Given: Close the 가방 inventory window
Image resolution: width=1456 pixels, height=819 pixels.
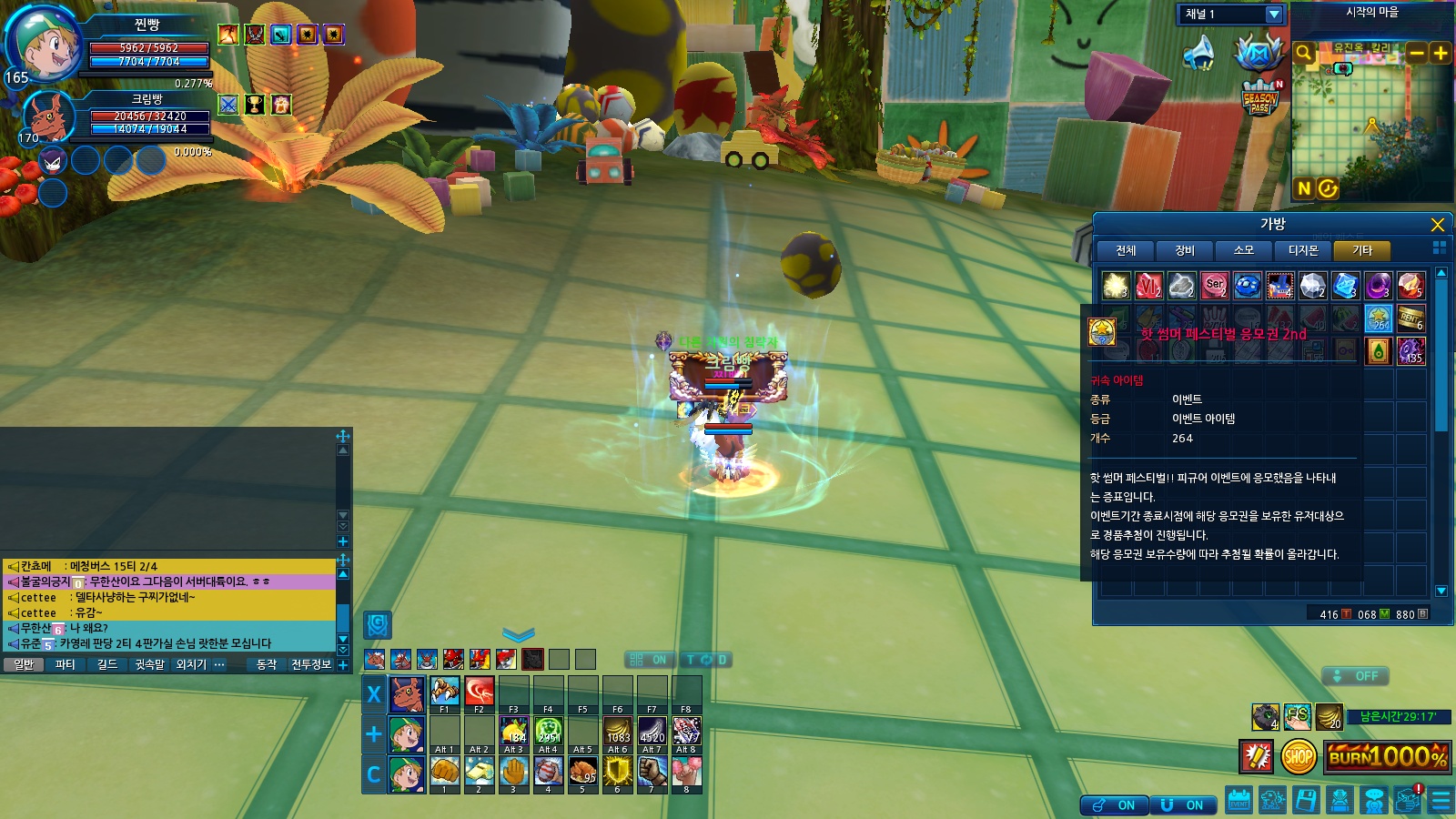Looking at the screenshot, I should click(1437, 225).
